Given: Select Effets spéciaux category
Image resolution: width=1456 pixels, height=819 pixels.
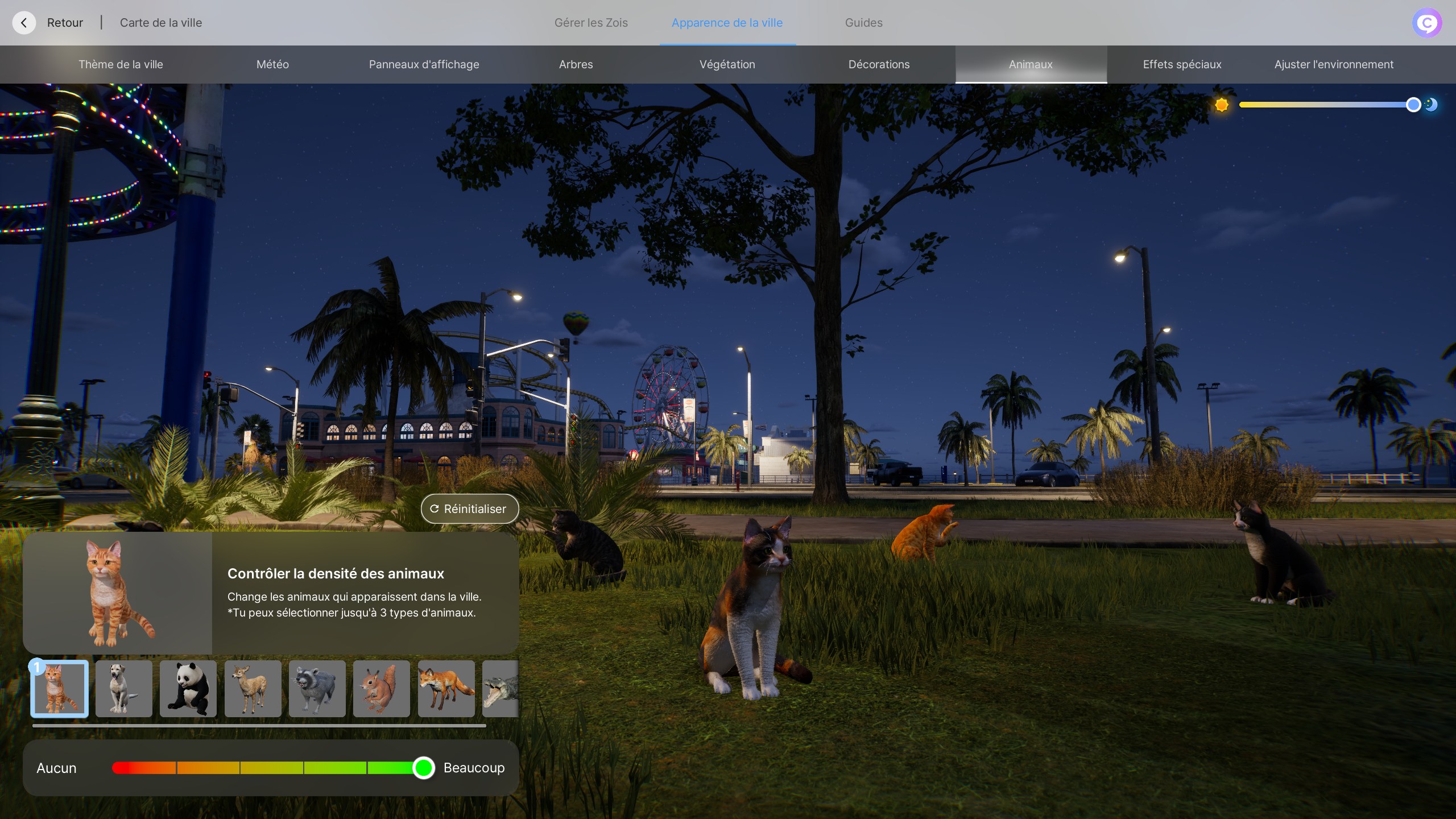Looking at the screenshot, I should pos(1182,64).
